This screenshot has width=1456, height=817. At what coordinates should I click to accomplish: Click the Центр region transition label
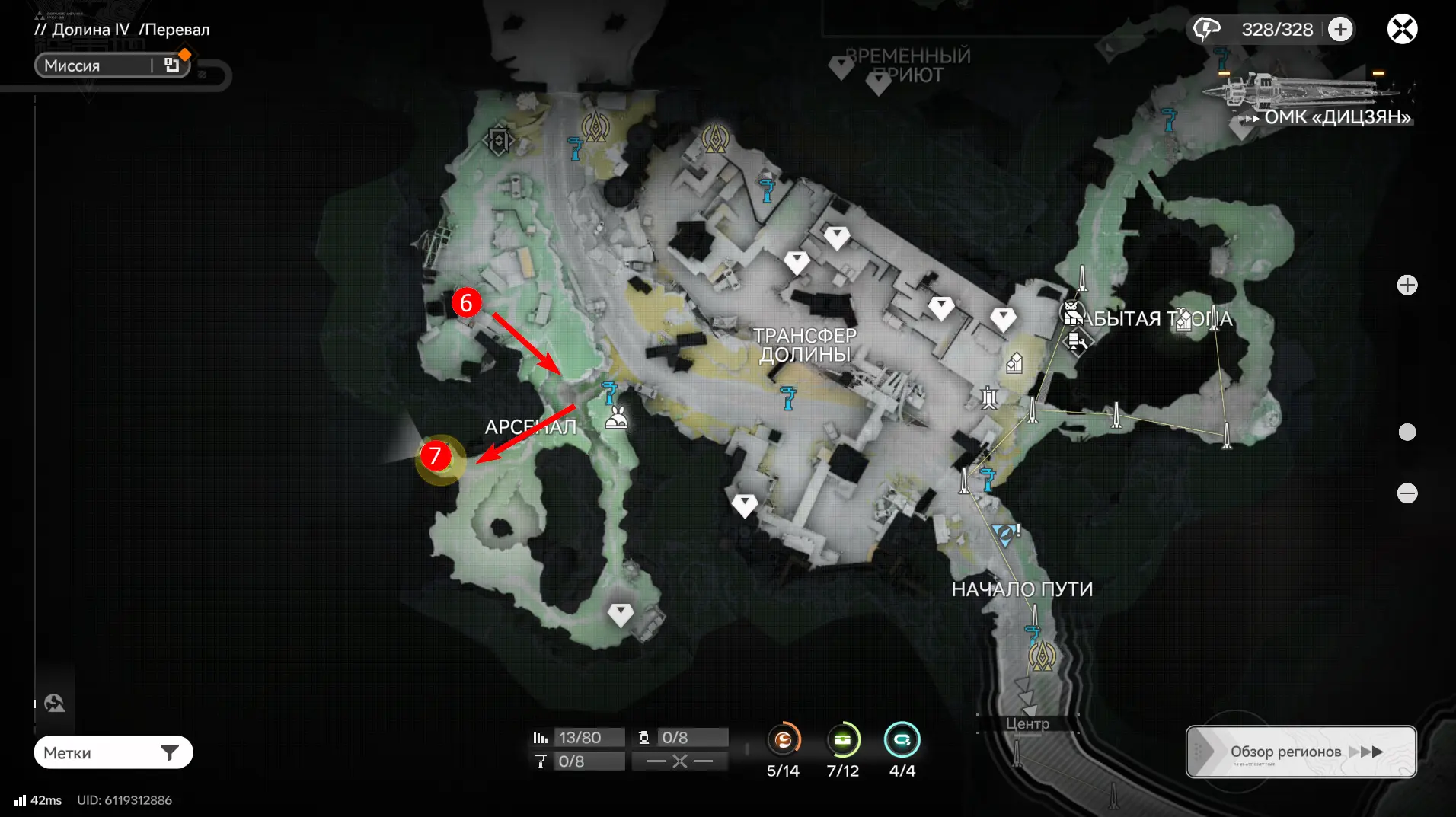point(1027,723)
